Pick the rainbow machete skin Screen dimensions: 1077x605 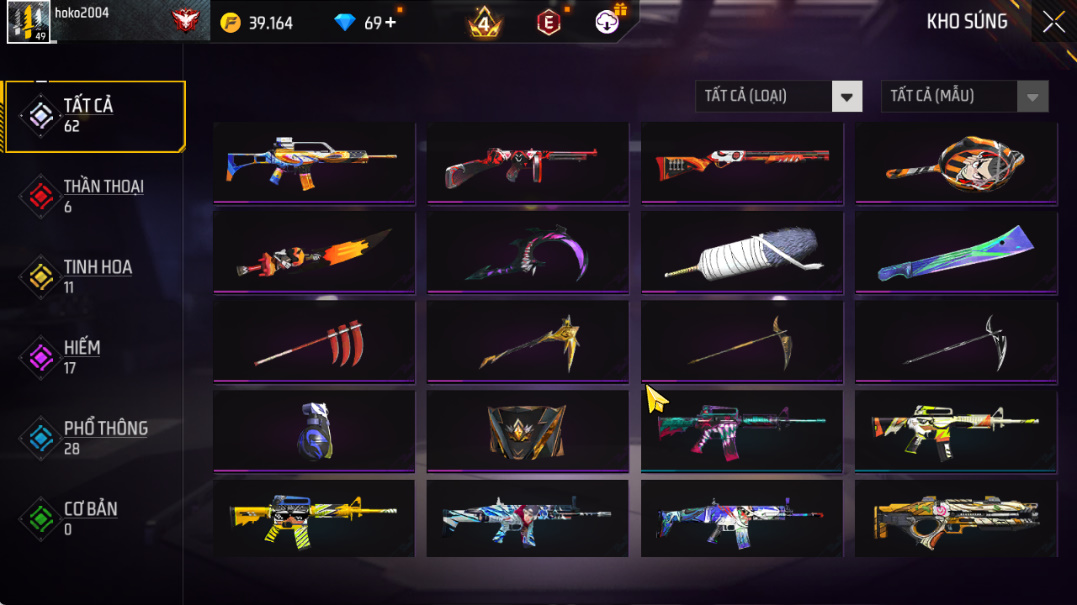coord(956,252)
